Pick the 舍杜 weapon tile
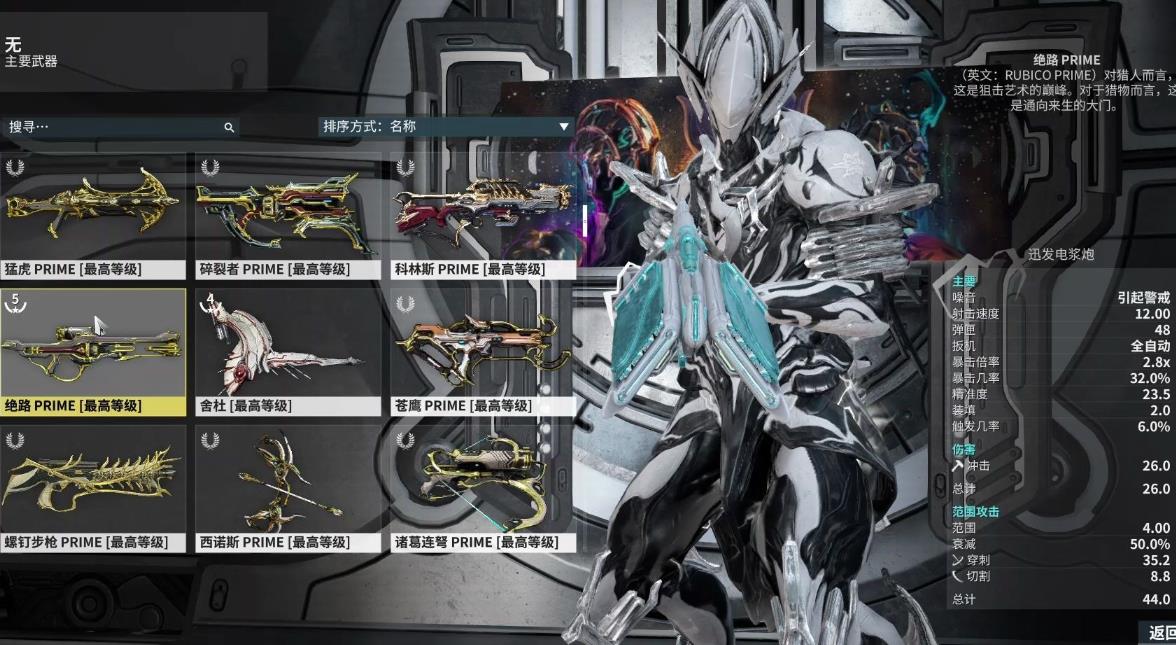 coord(289,352)
